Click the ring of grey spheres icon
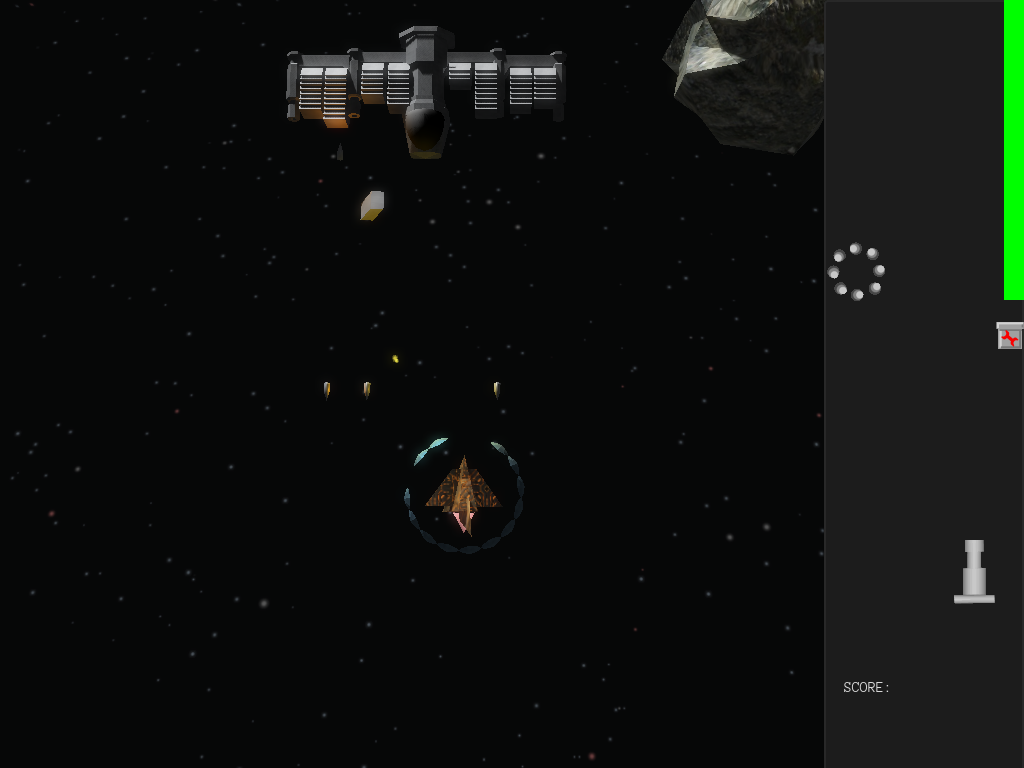Viewport: 1024px width, 768px height. coord(856,272)
